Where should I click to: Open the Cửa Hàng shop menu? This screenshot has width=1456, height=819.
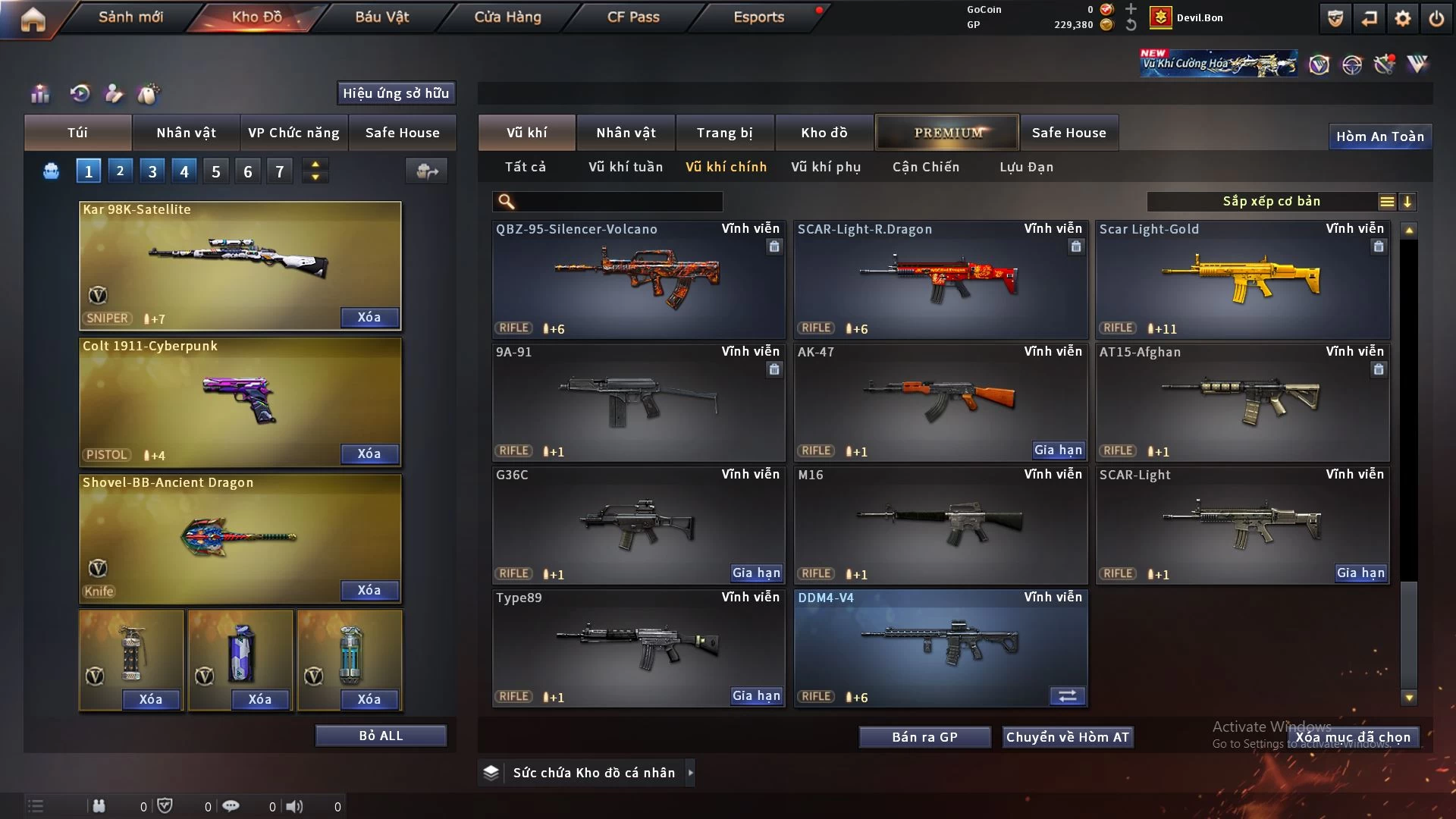coord(507,17)
